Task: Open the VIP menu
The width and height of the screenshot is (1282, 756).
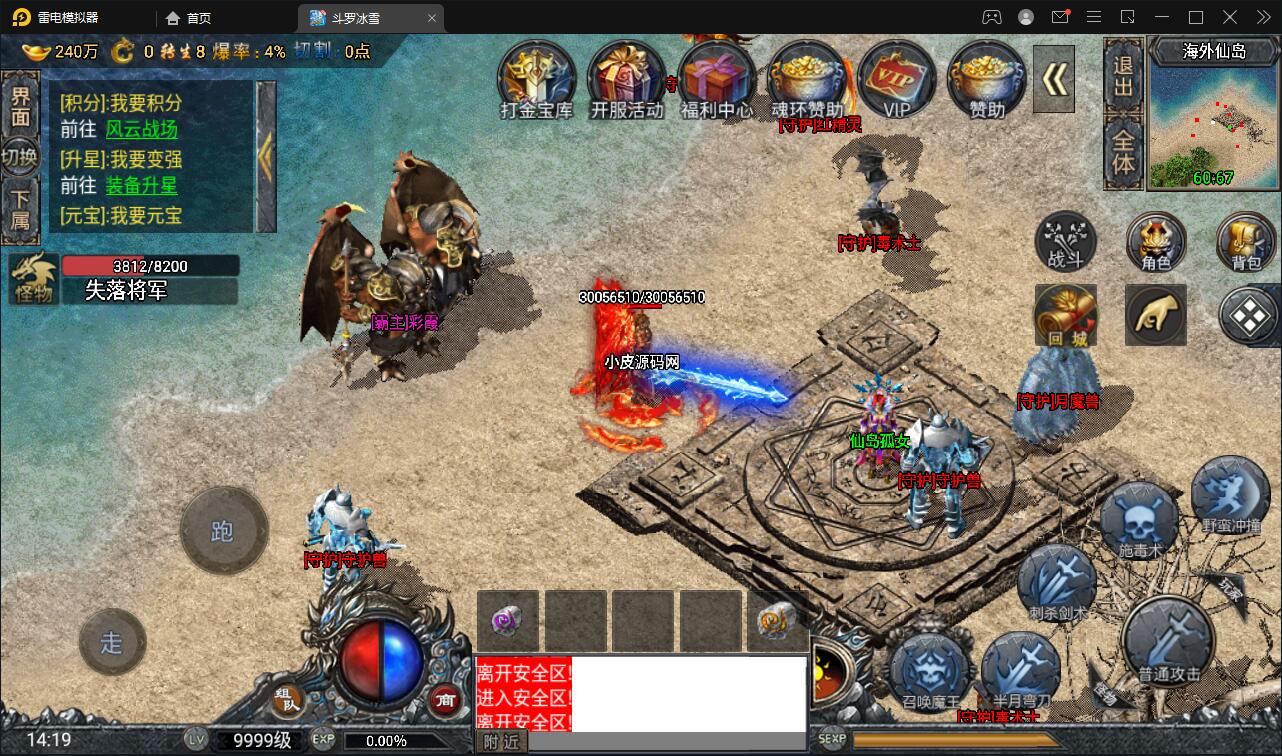Action: click(896, 78)
